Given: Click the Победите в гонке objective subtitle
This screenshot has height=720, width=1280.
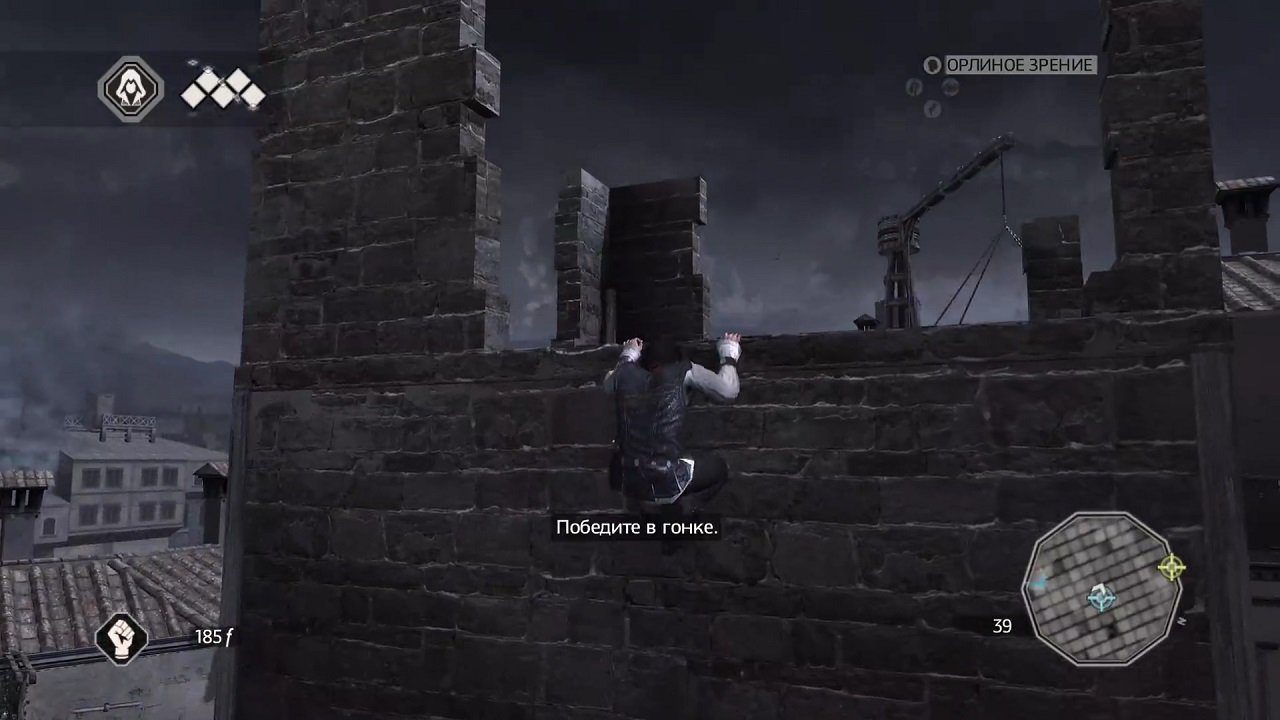Looking at the screenshot, I should [x=638, y=528].
